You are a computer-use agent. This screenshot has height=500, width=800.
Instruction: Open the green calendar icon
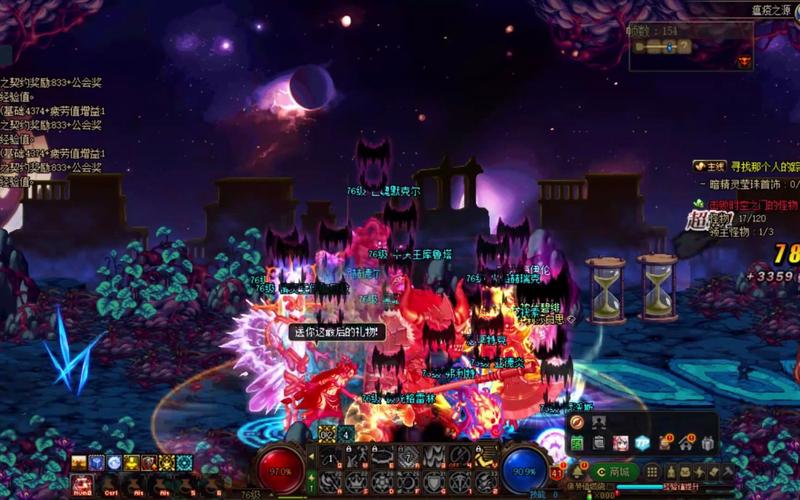point(577,443)
